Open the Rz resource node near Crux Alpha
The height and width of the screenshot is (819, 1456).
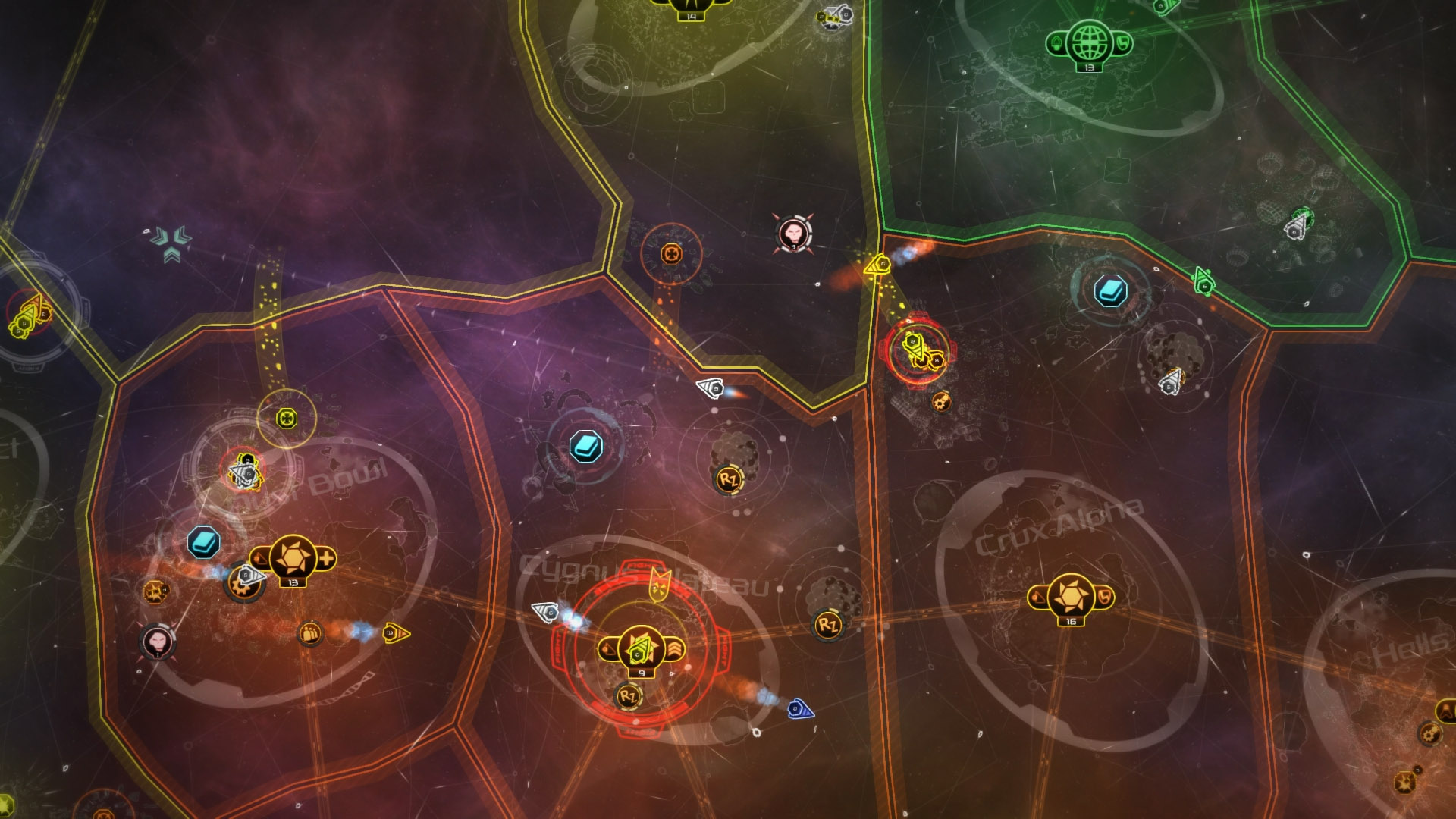(x=827, y=626)
